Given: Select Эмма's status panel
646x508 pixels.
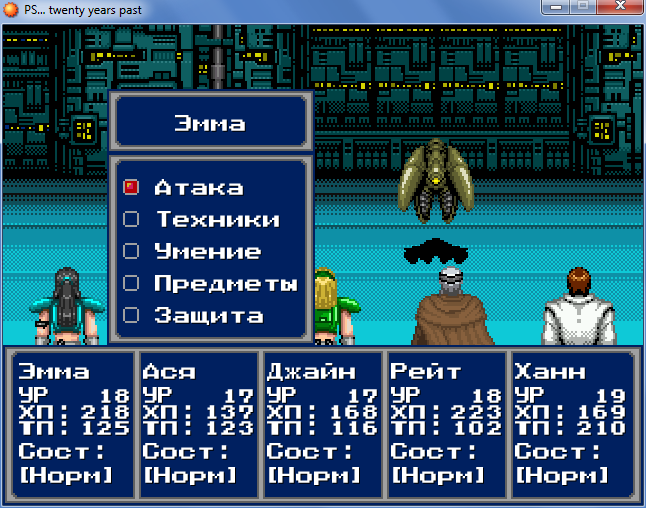Looking at the screenshot, I should coord(73,423).
